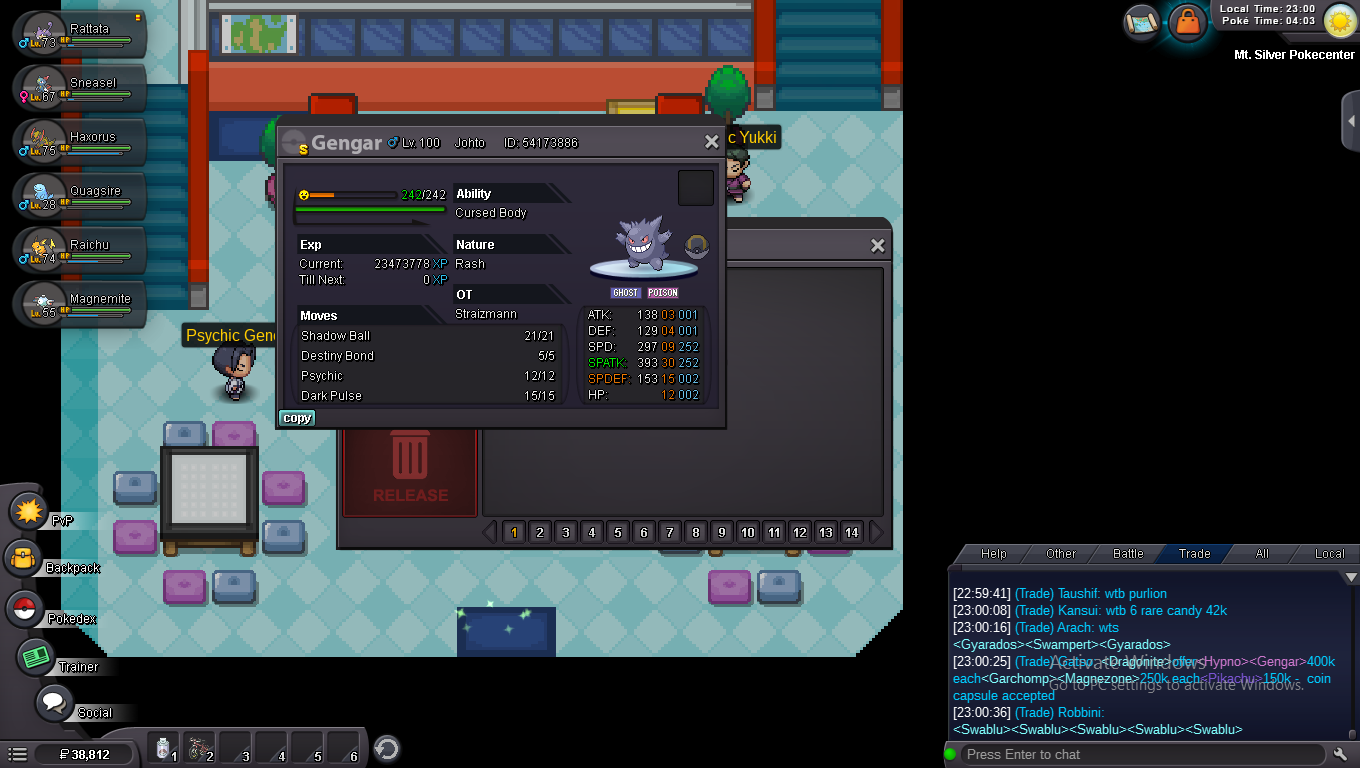Open the Backpack
This screenshot has width=1360, height=768.
tap(24, 560)
